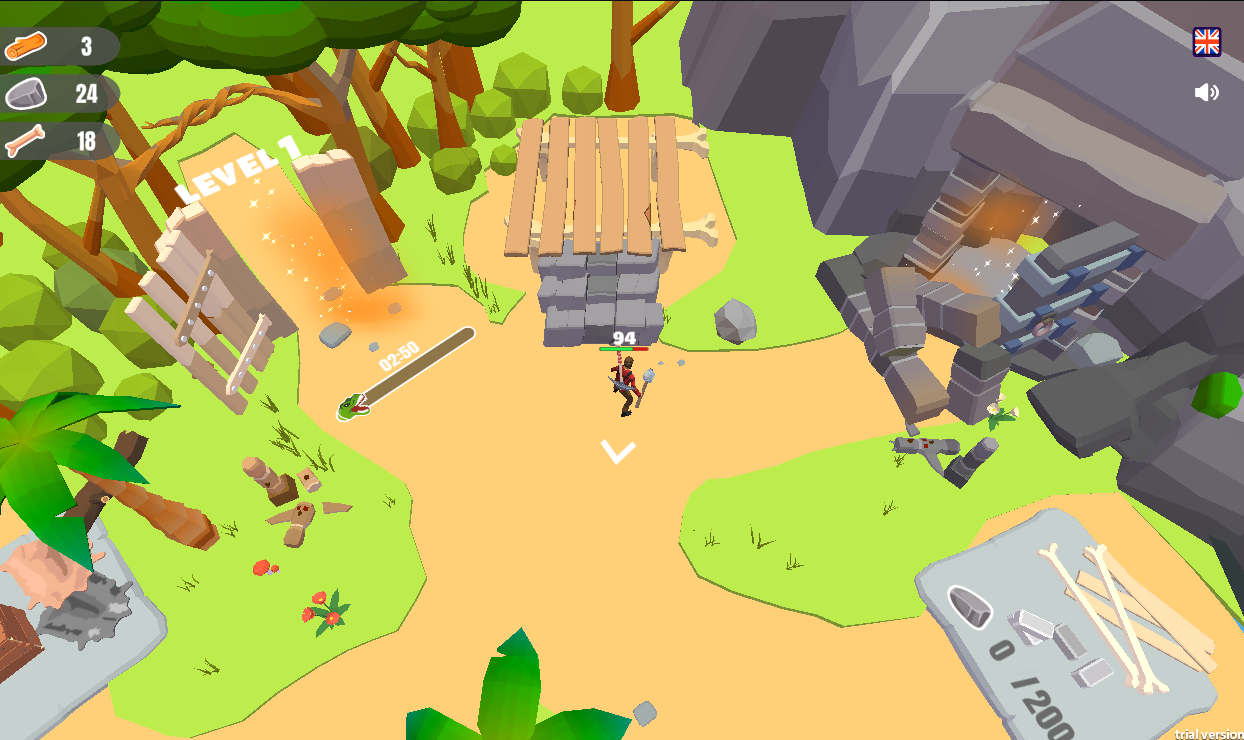Image resolution: width=1244 pixels, height=740 pixels.
Task: Open the language selector flag
Action: click(1207, 42)
